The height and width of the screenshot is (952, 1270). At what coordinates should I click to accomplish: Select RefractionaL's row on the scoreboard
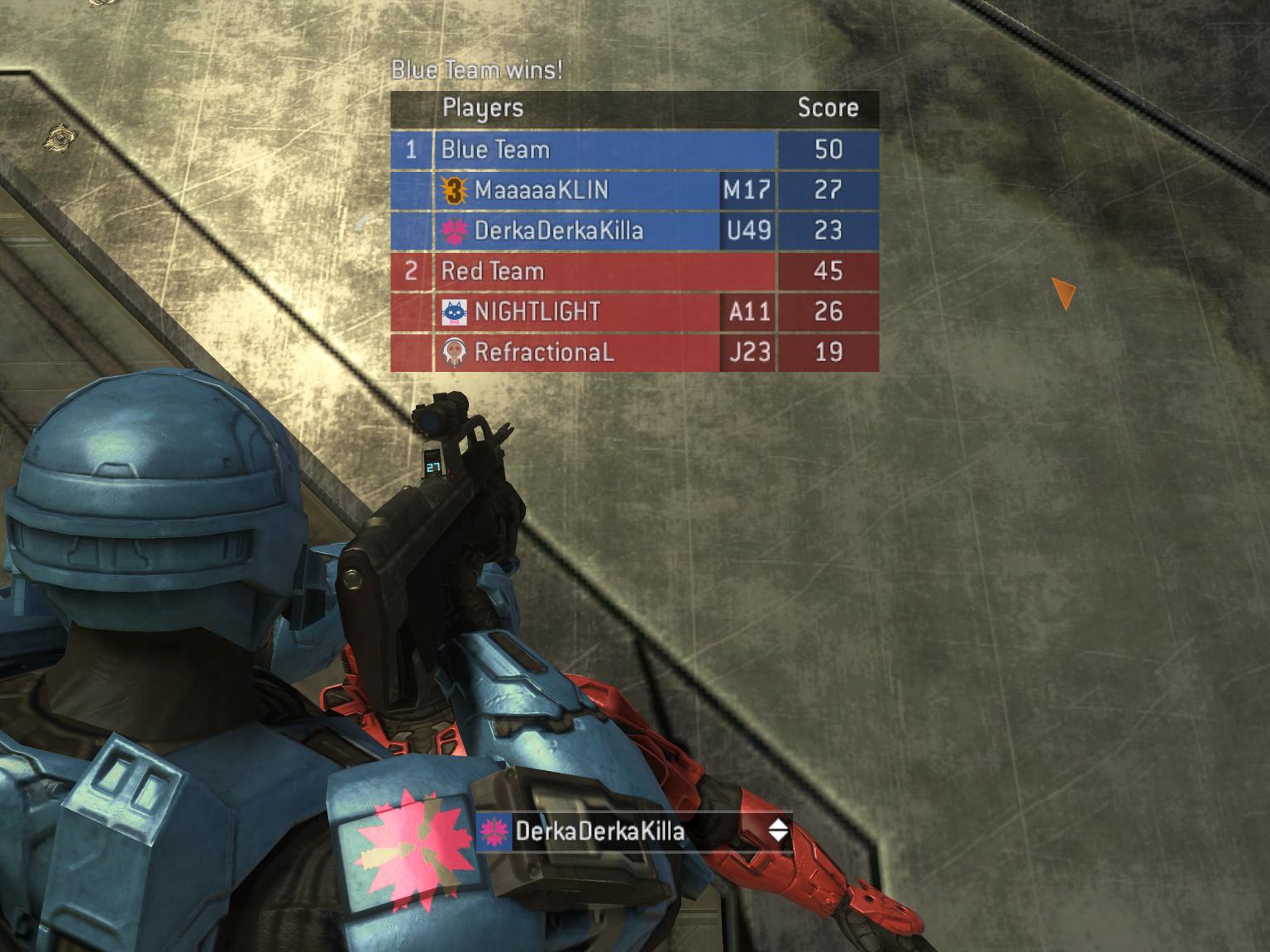[x=579, y=352]
